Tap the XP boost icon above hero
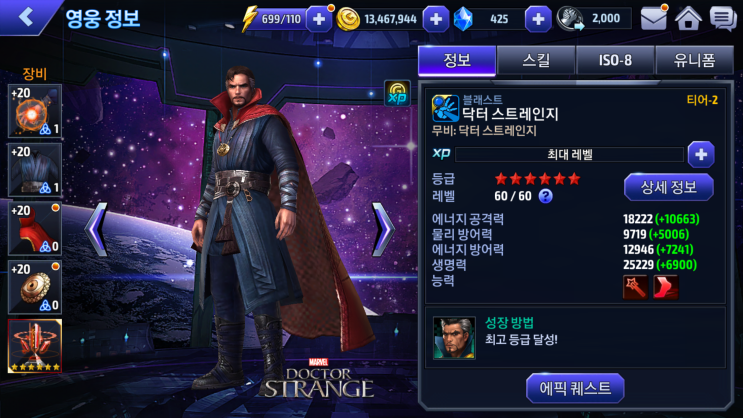The width and height of the screenshot is (743, 418). [397, 93]
